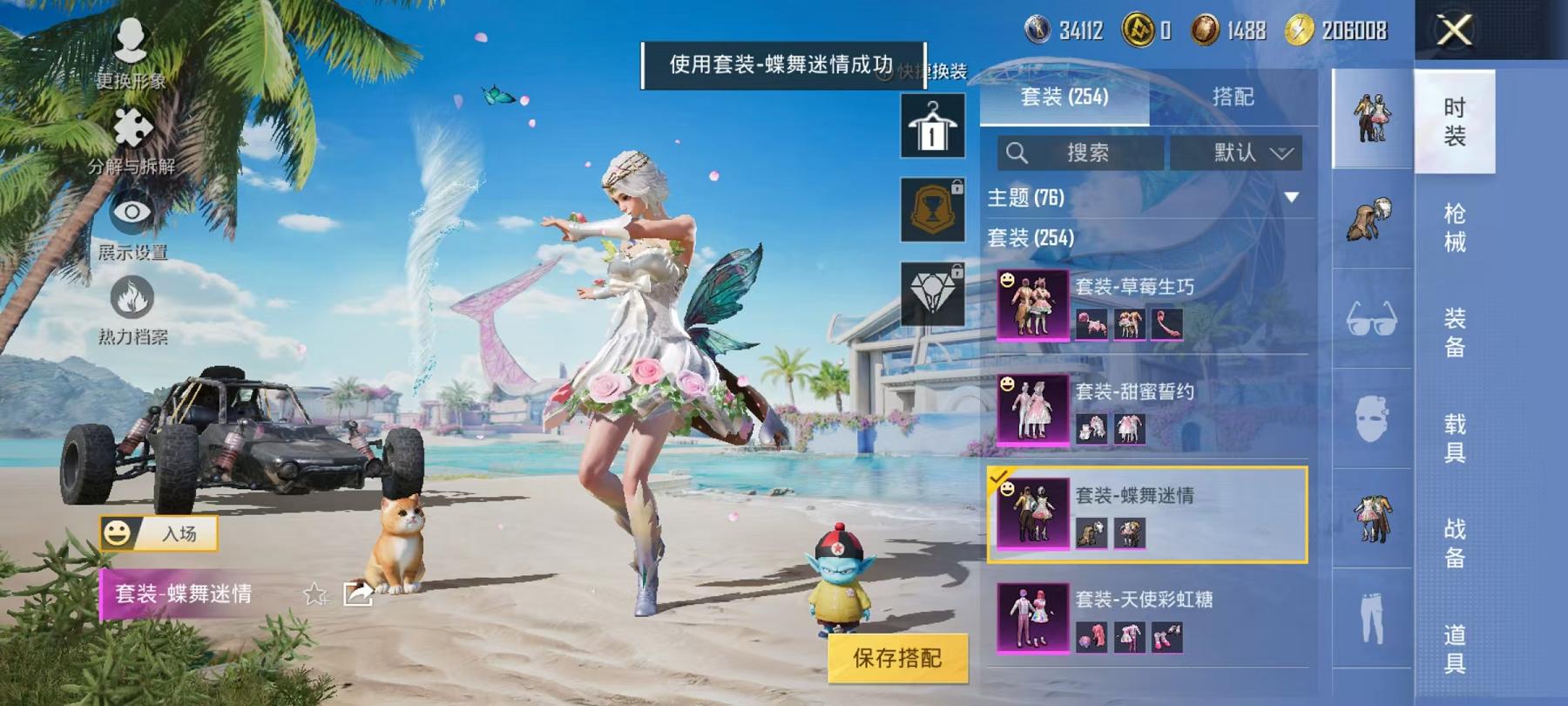The image size is (1568, 706).
Task: Select the pants slot in right sidebar
Action: 1372,621
